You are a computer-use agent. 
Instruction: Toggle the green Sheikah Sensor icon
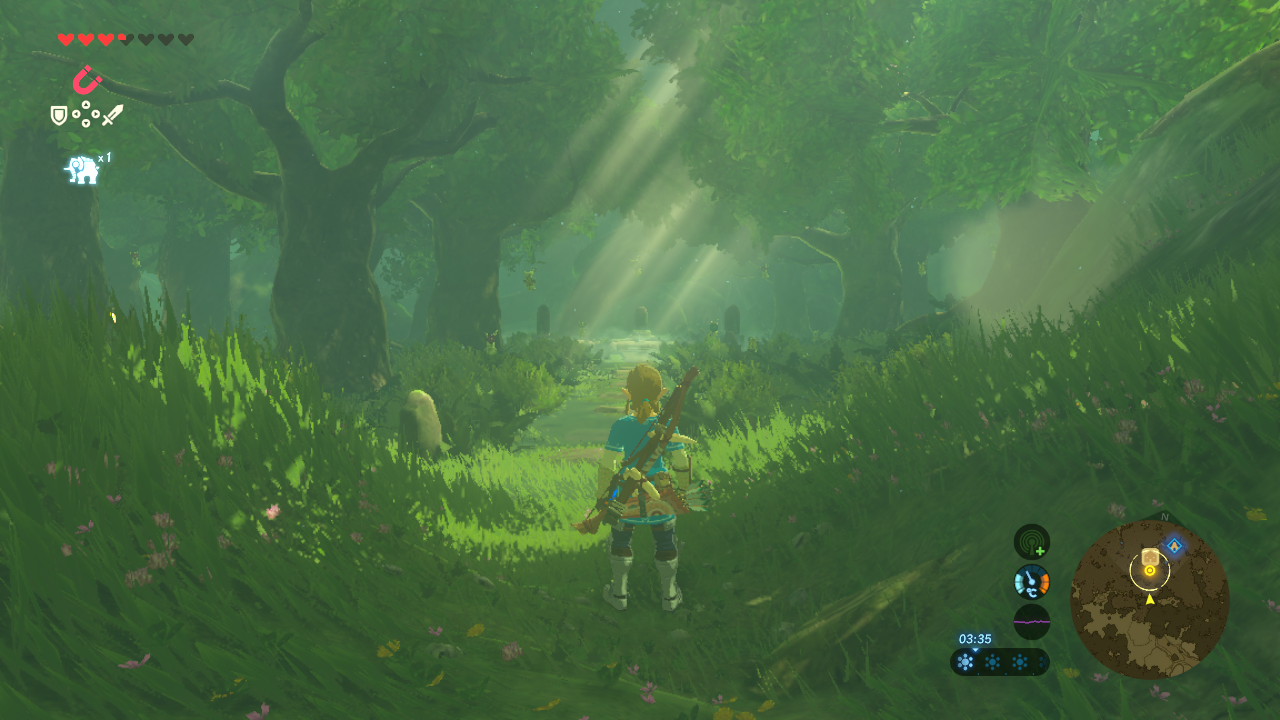pos(1031,542)
